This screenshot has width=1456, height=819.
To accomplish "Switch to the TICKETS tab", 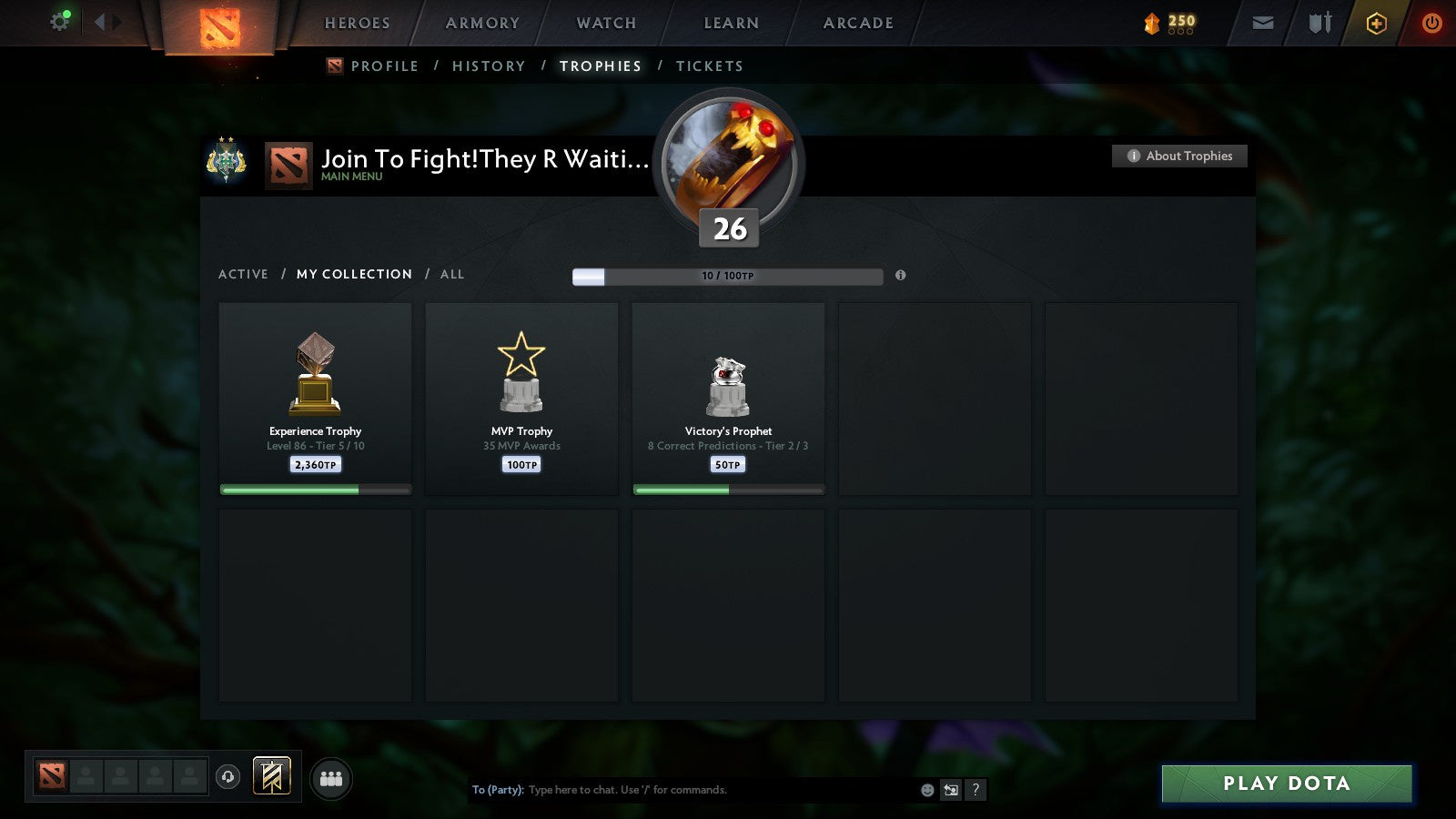I will click(x=709, y=66).
